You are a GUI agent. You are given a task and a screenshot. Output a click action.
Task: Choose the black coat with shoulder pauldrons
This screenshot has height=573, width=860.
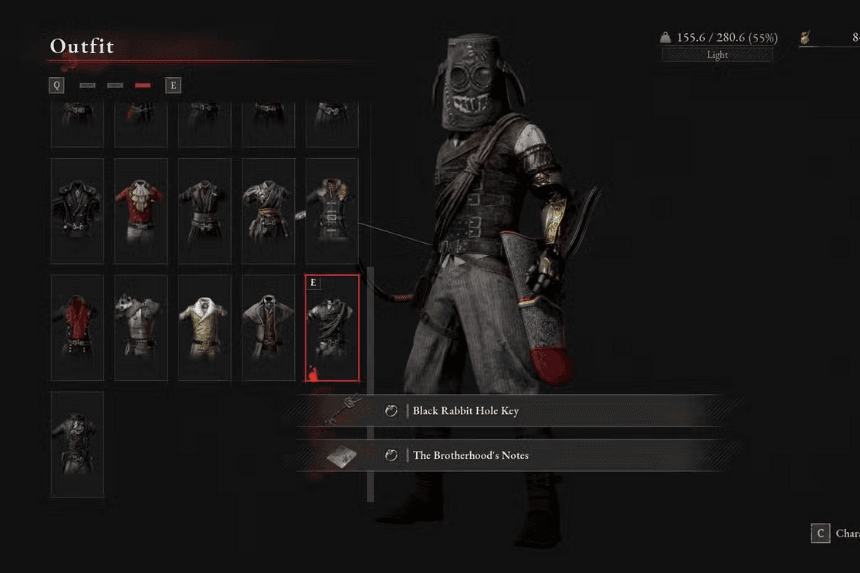[x=77, y=210]
